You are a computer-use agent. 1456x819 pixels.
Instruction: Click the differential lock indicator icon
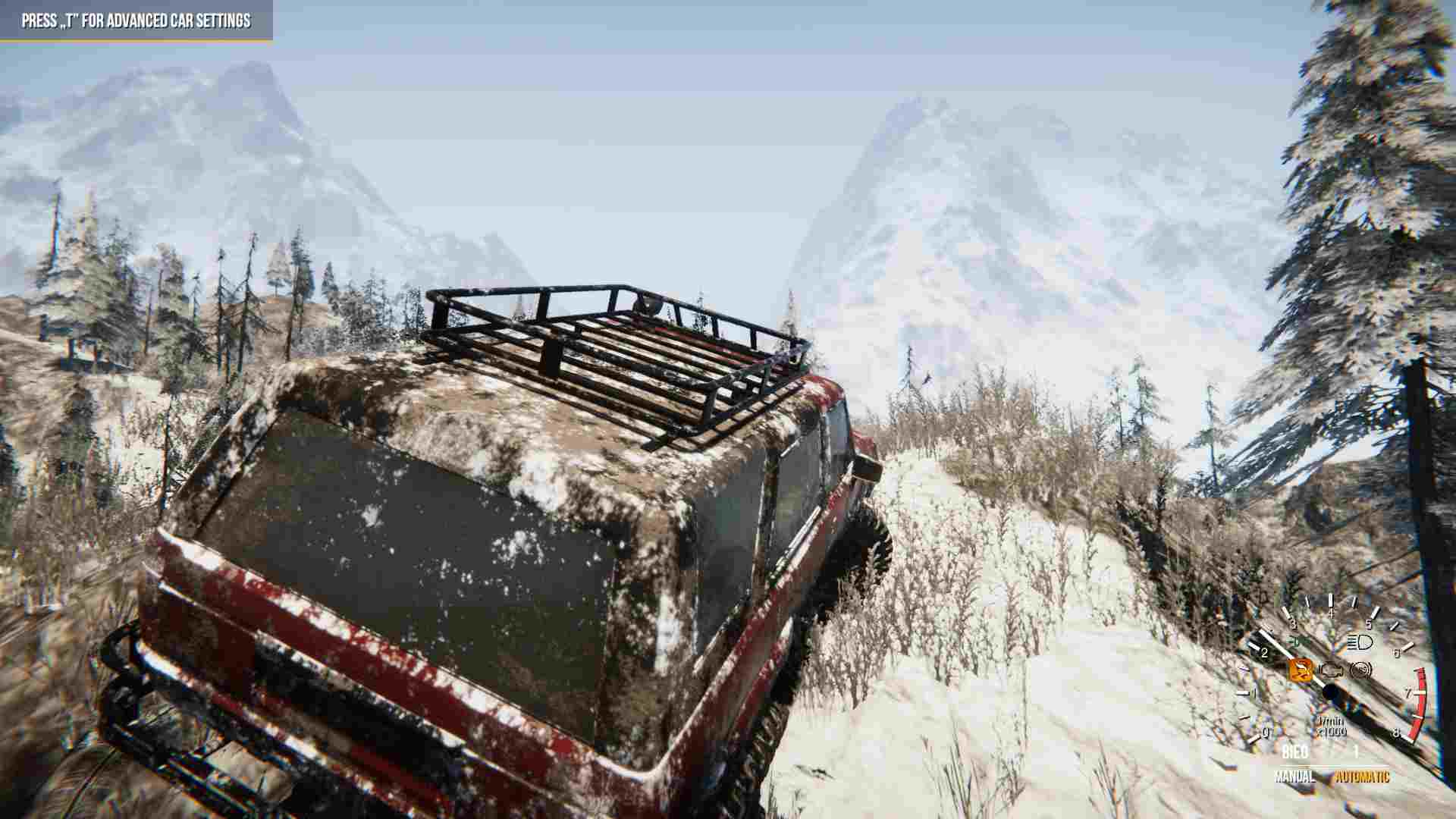[1360, 670]
